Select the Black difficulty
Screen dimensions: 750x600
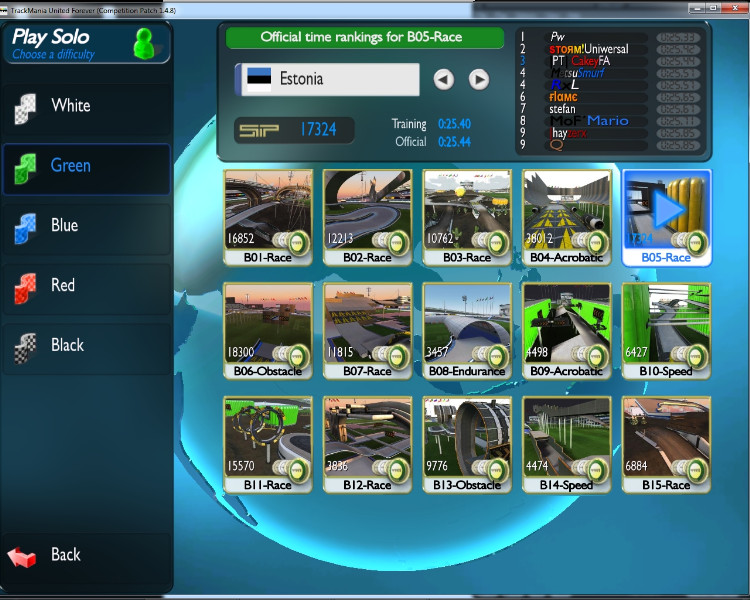click(x=67, y=346)
